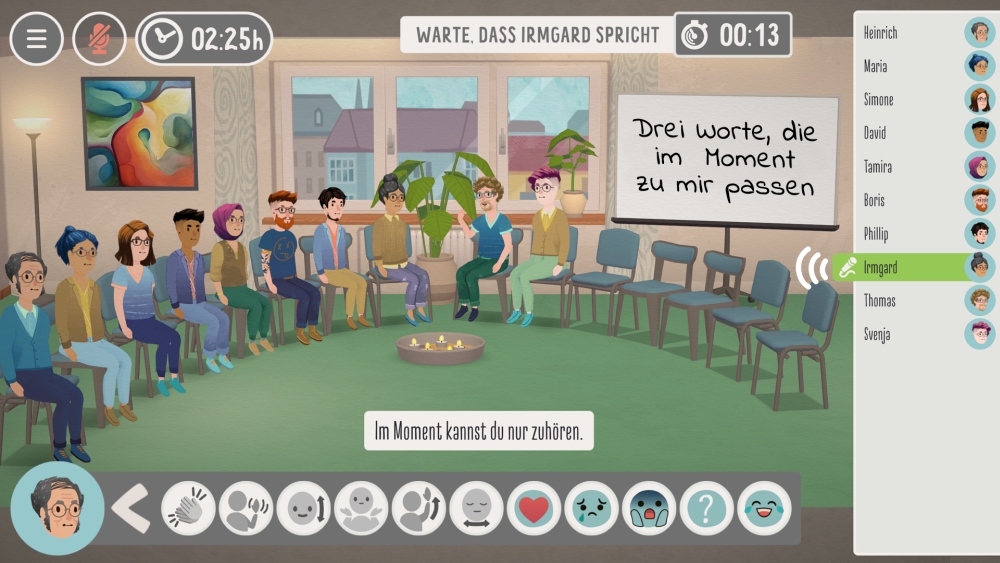Activate the raise hand reaction
1000x563 pixels.
[418, 508]
